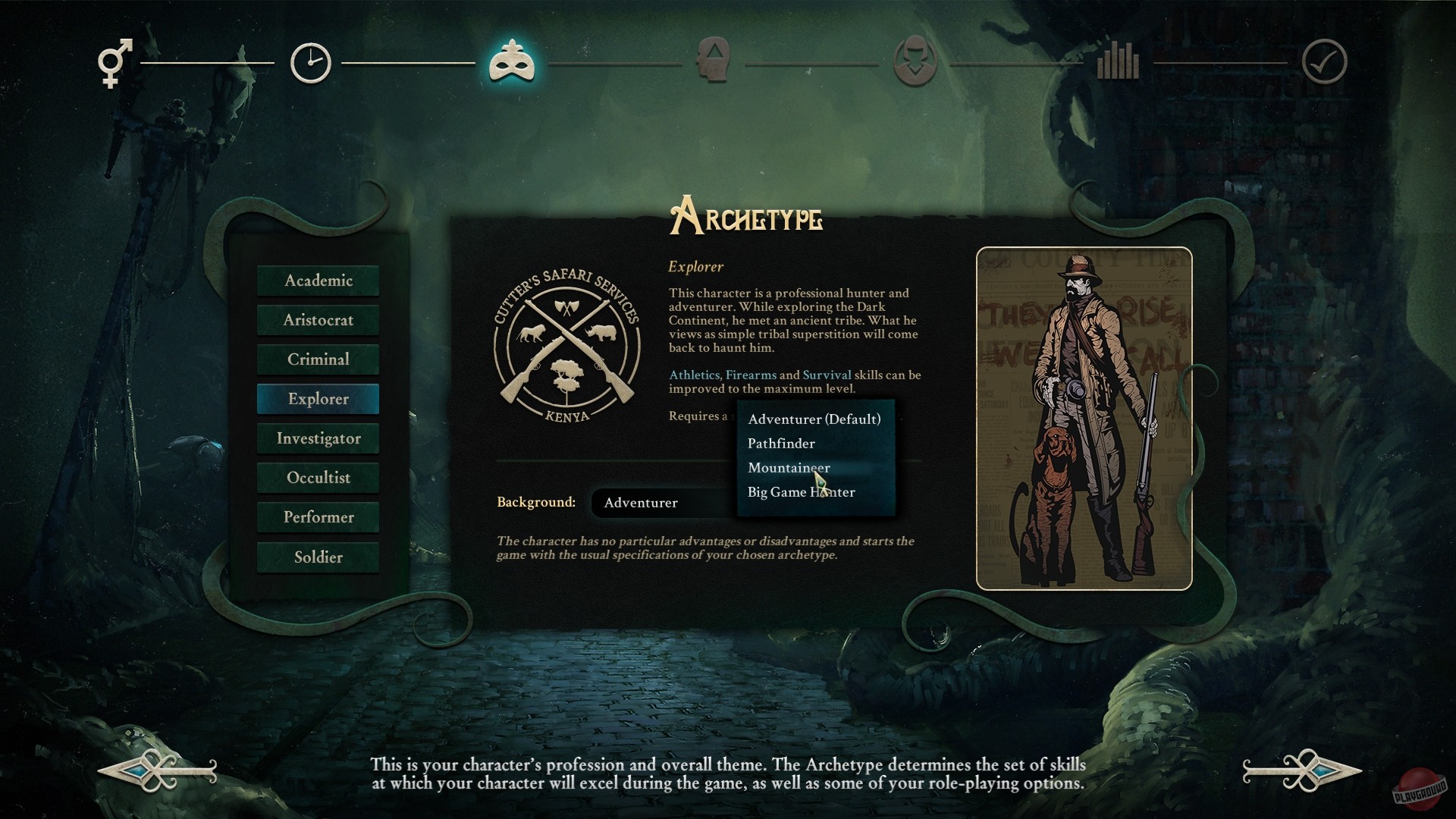This screenshot has height=819, width=1456.
Task: Select Big Game Hunter background option
Action: pos(801,492)
